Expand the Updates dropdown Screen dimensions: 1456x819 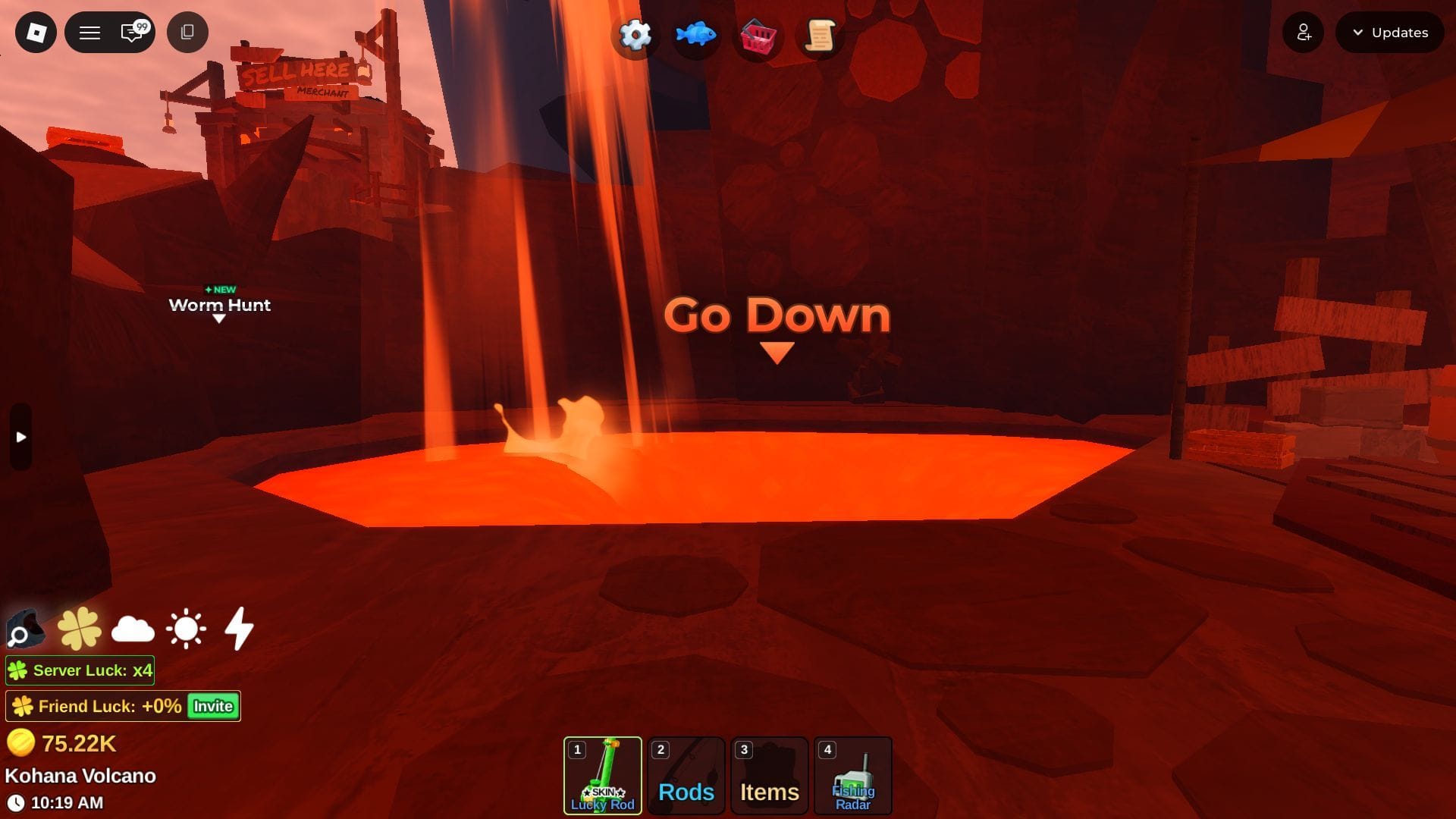(x=1389, y=33)
